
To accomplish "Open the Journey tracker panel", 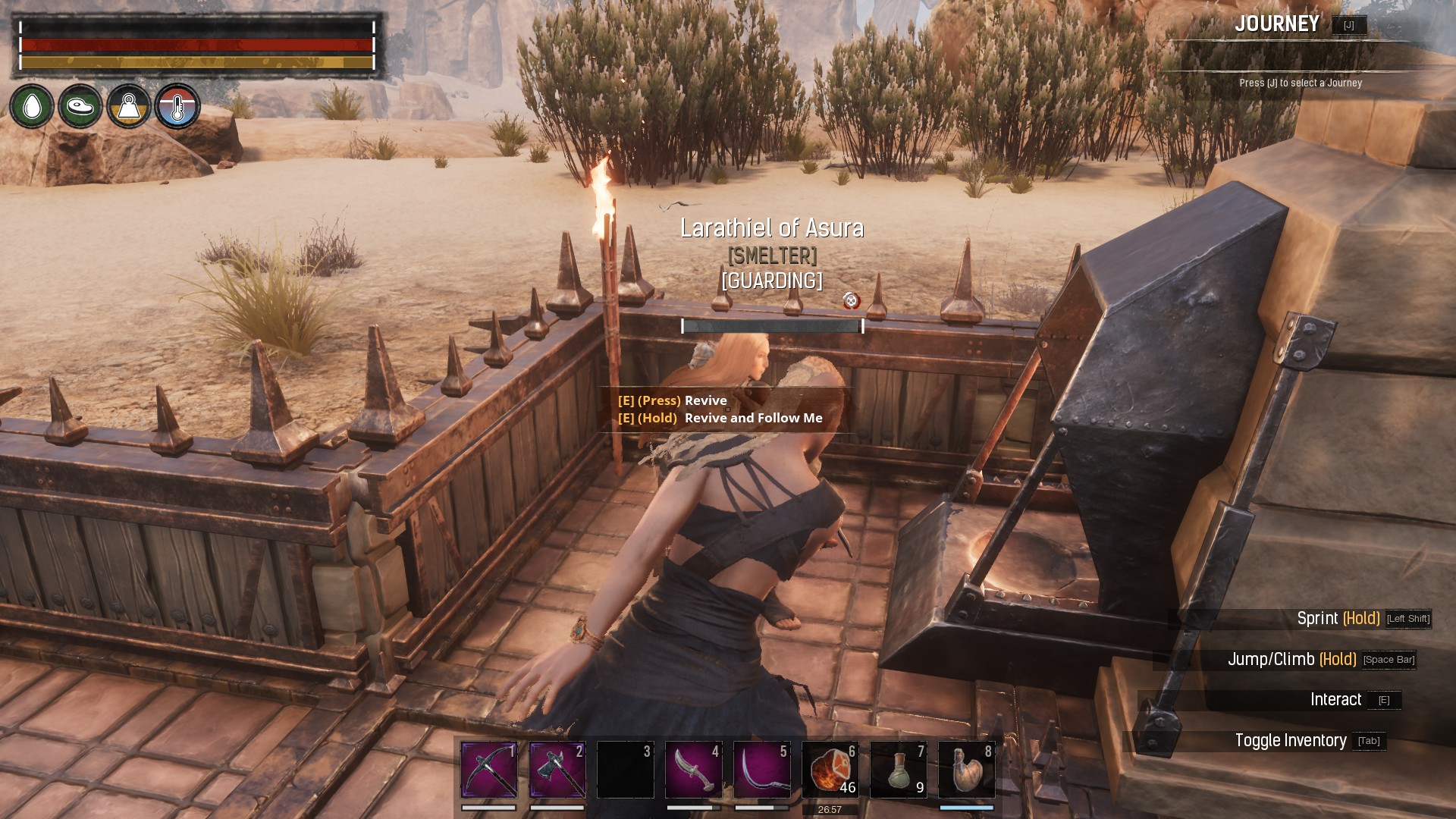I will pyautogui.click(x=1278, y=24).
